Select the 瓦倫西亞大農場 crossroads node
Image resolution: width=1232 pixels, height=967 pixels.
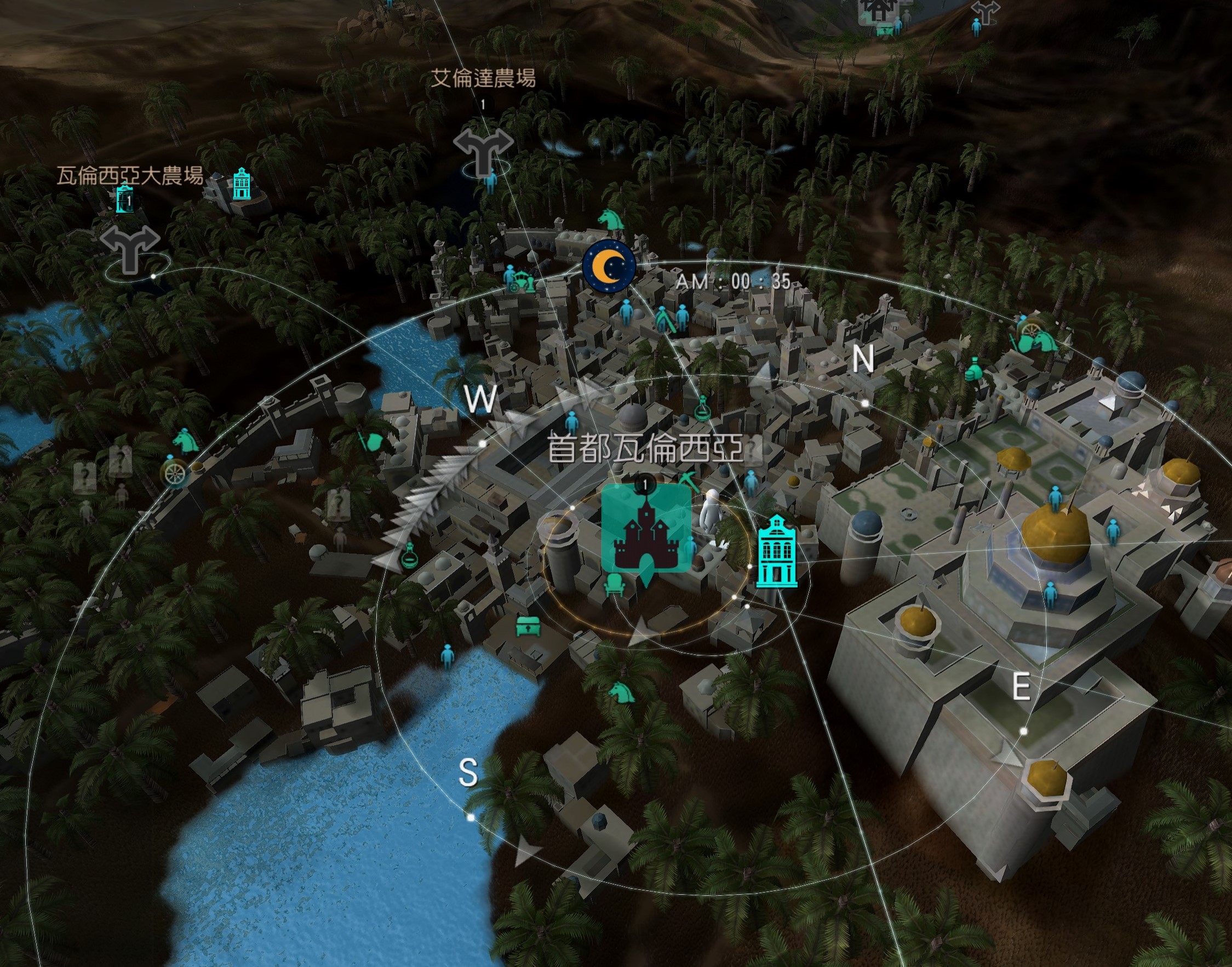(x=130, y=249)
